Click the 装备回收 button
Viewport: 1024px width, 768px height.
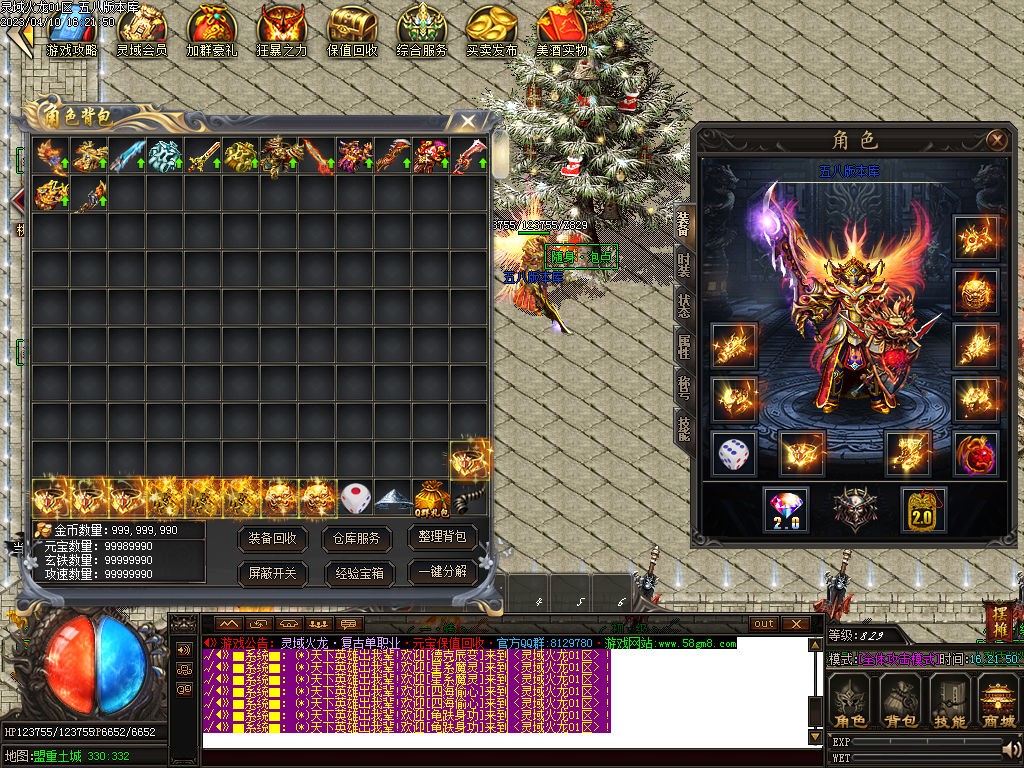(x=272, y=538)
